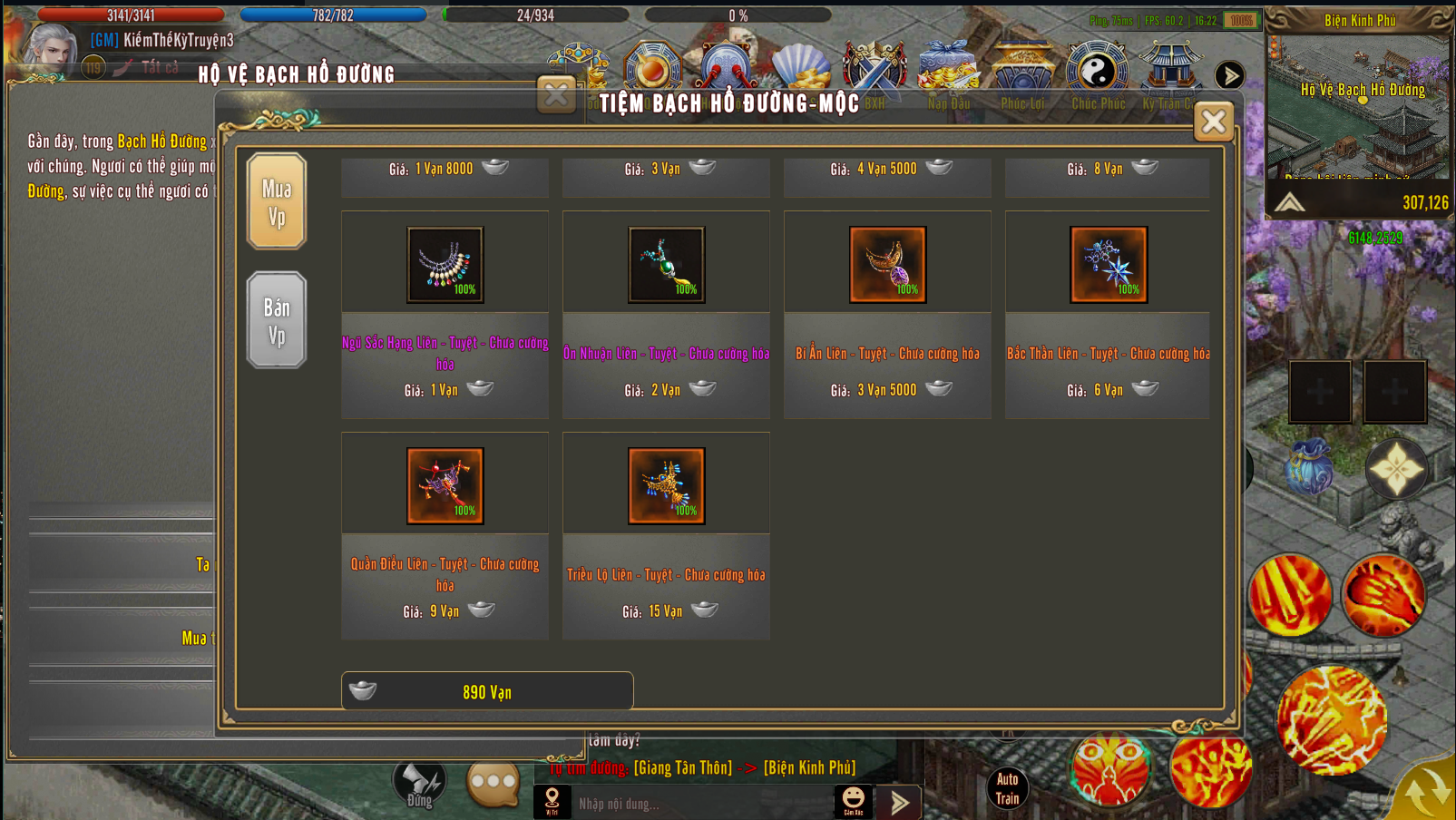Send the chat message with arrow button
Image resolution: width=1456 pixels, height=820 pixels.
coord(900,803)
